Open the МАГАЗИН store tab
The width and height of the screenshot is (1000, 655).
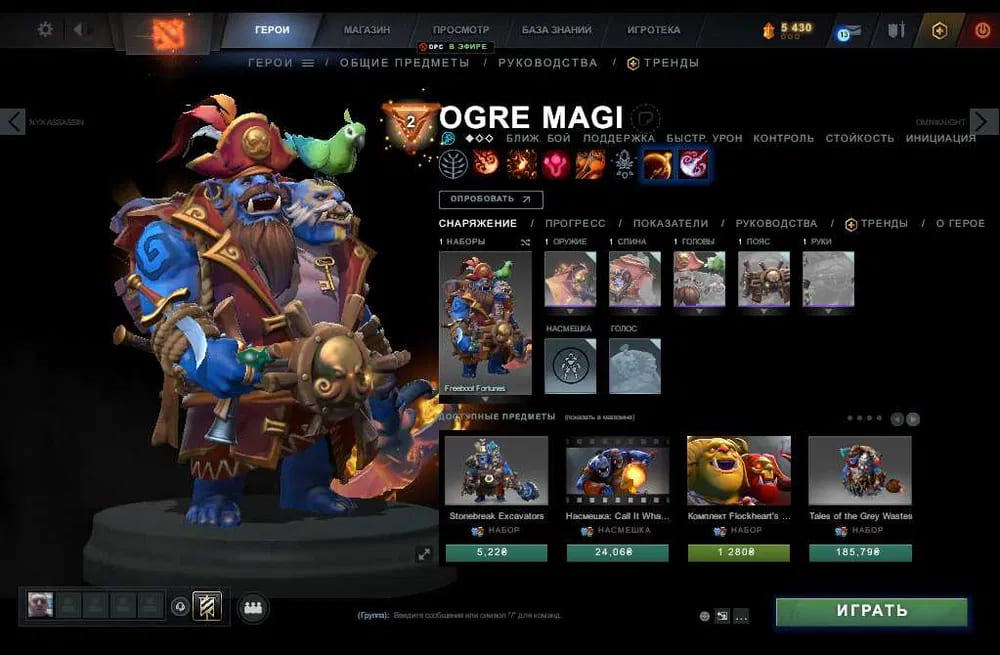[367, 30]
